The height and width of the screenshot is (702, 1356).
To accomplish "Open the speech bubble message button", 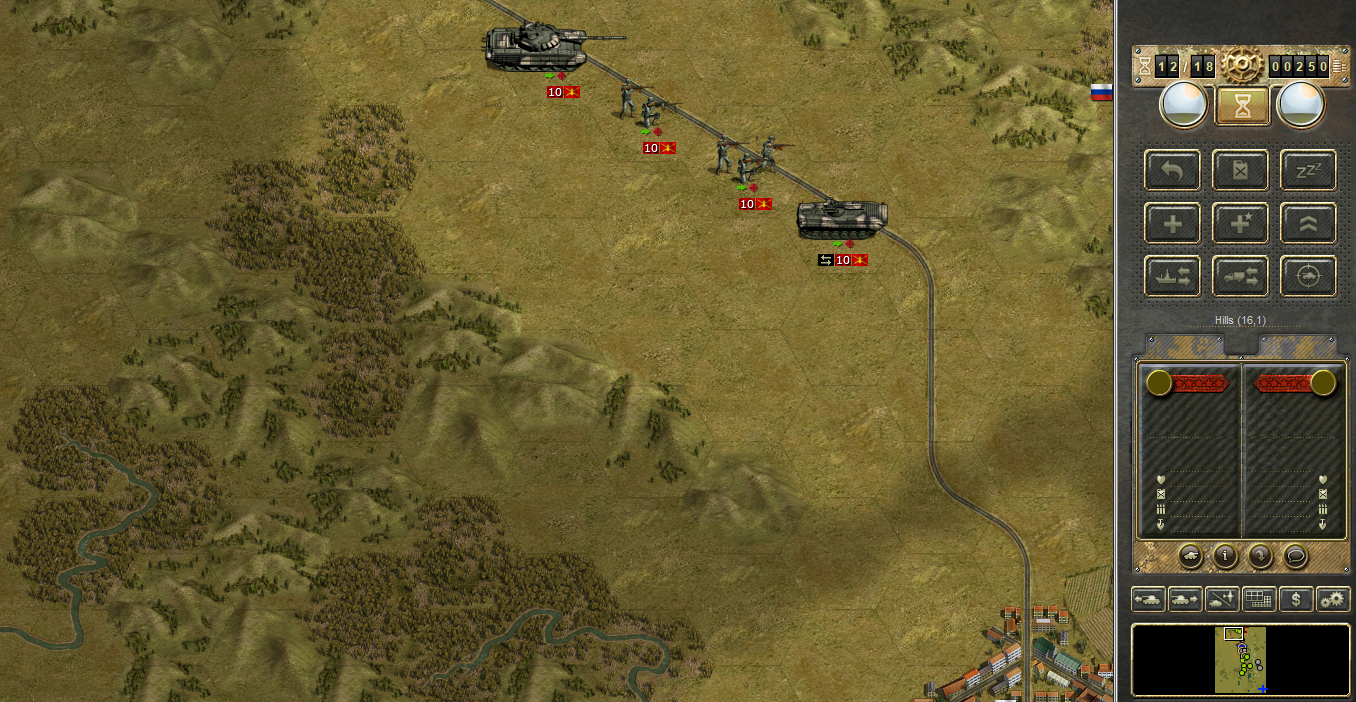I will tap(1295, 555).
